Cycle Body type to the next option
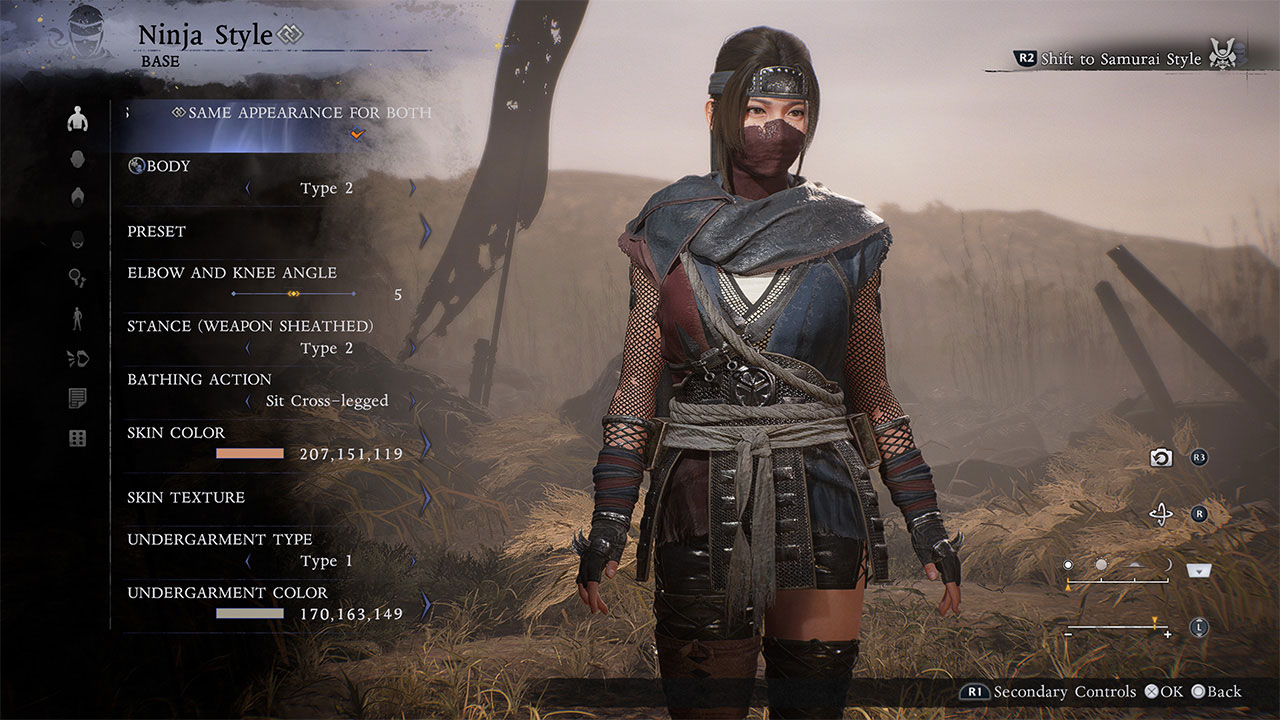 click(x=412, y=188)
